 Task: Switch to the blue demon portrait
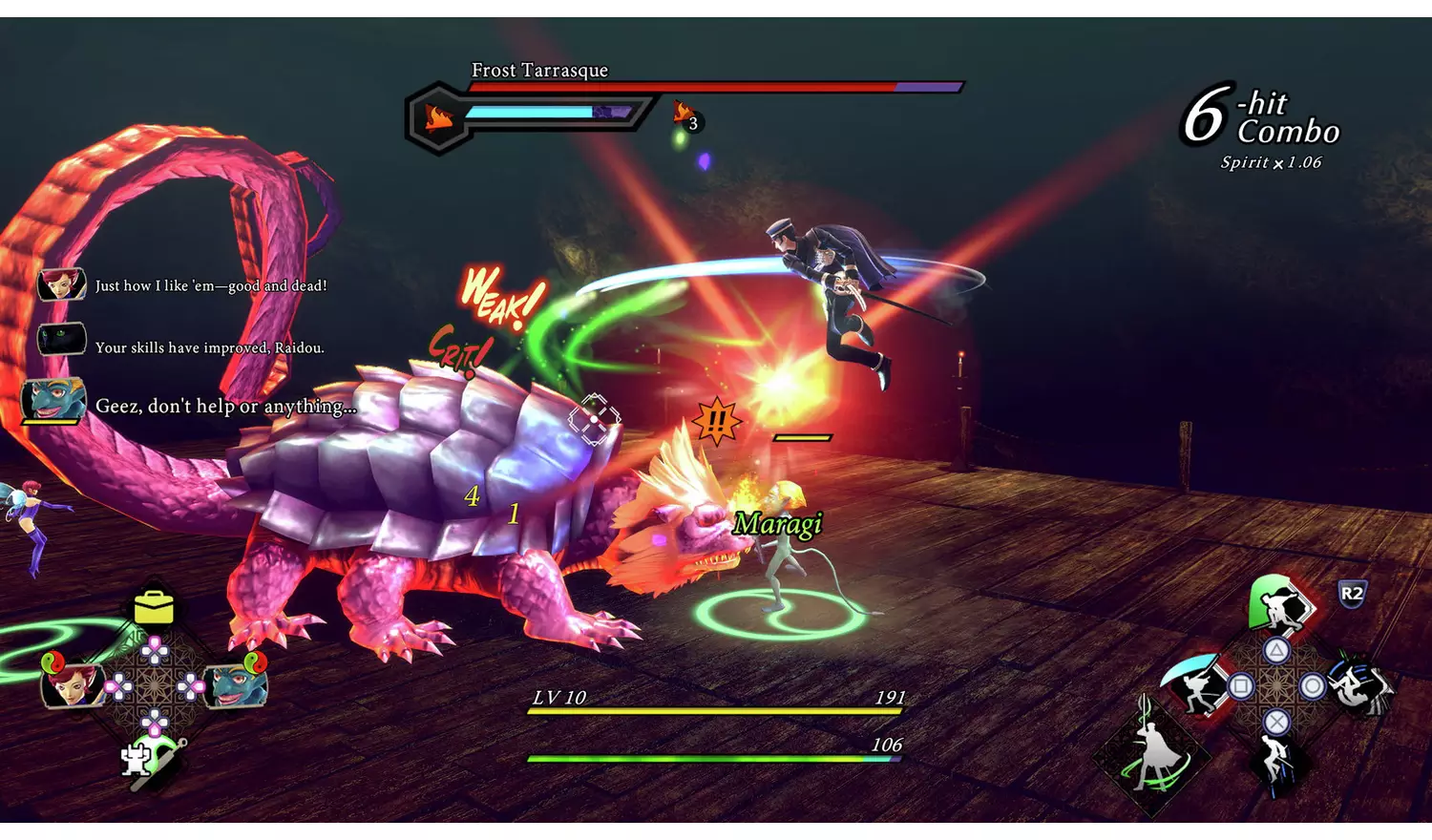point(234,687)
